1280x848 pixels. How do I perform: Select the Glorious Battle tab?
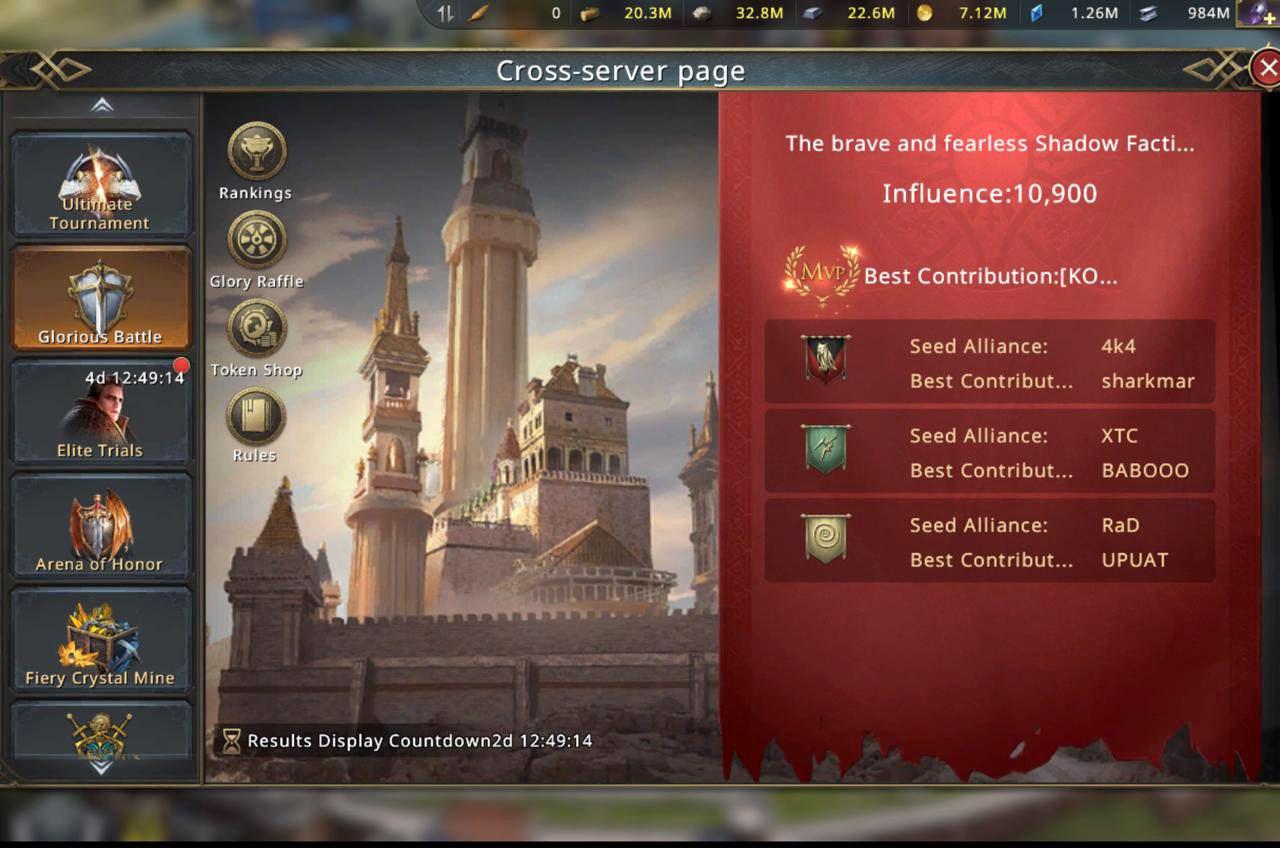[x=100, y=299]
